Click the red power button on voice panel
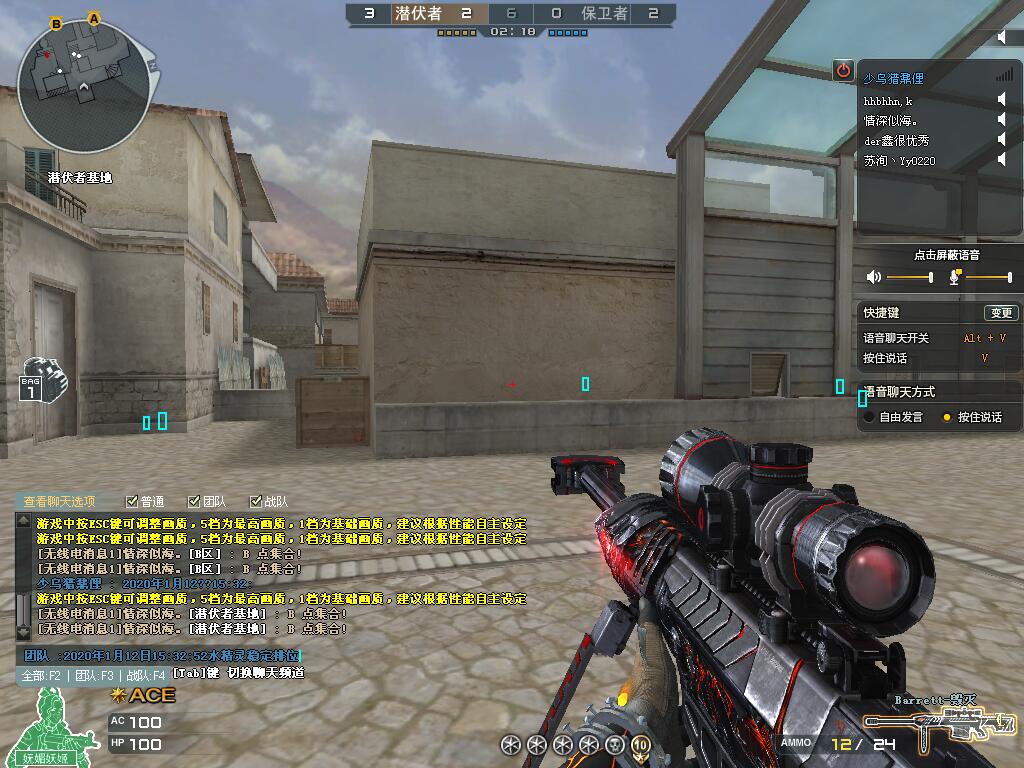Screen dimensions: 1024x768 pos(843,70)
